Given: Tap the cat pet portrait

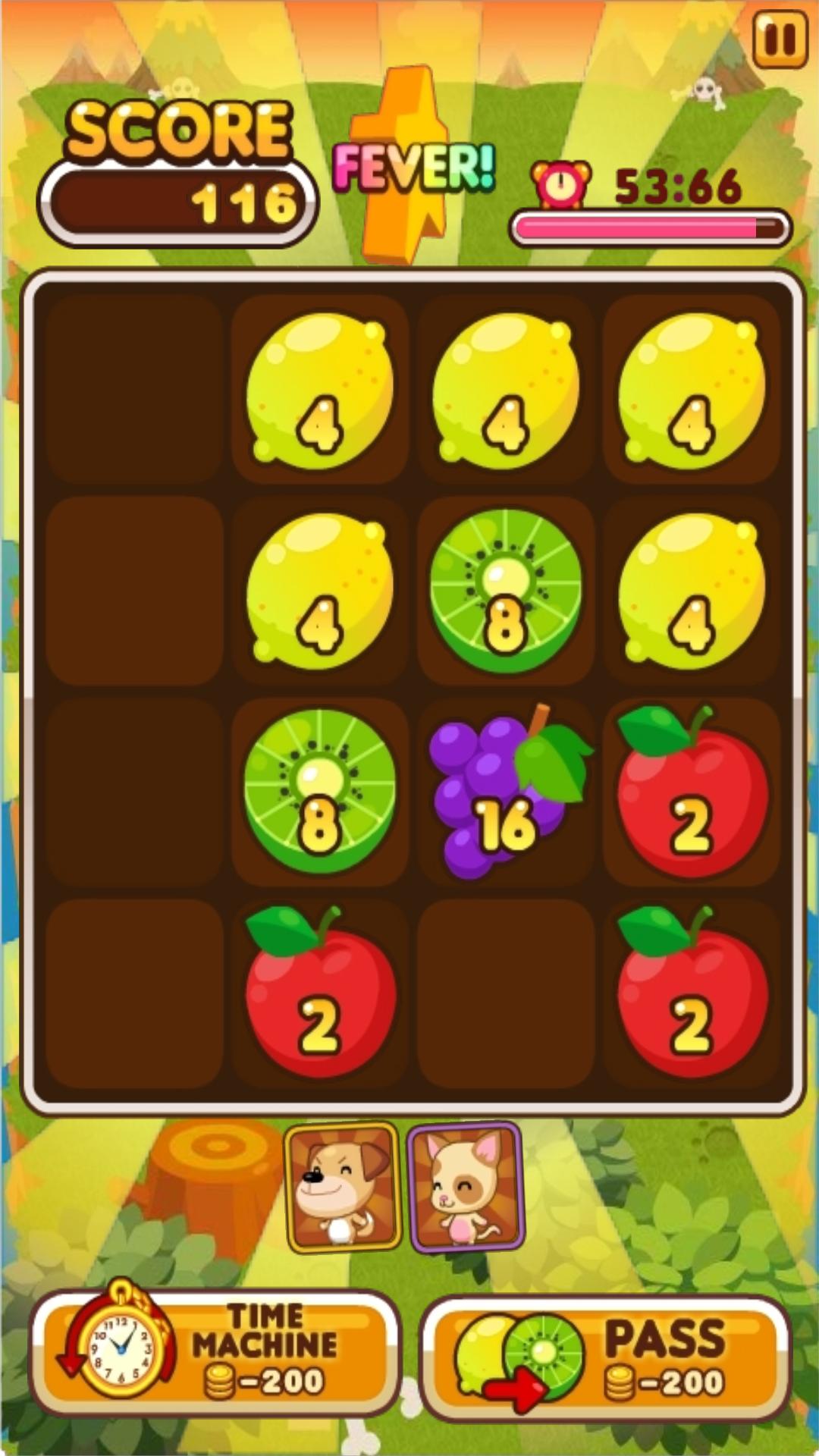Looking at the screenshot, I should [x=466, y=1187].
